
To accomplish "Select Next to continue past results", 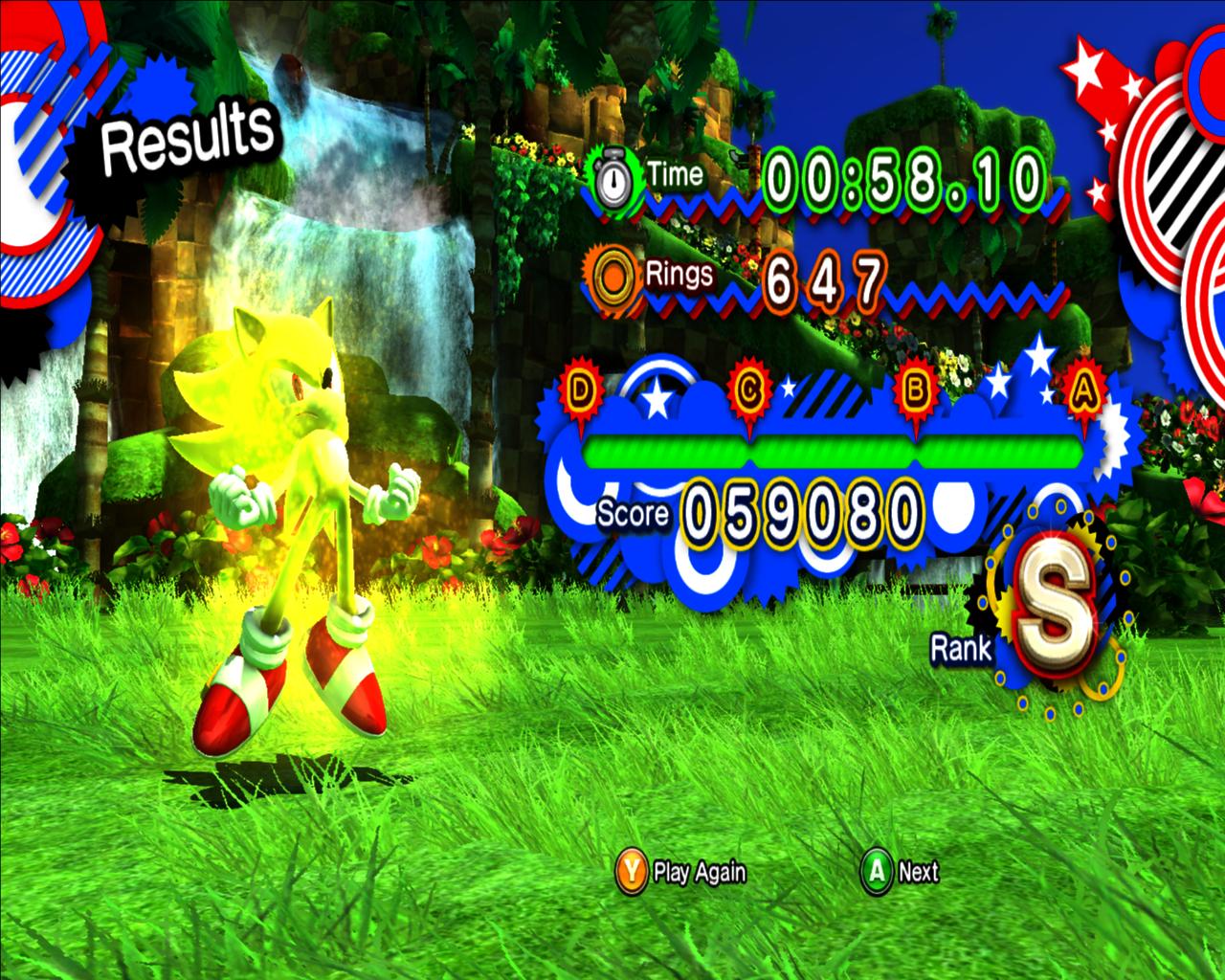I will 902,872.
